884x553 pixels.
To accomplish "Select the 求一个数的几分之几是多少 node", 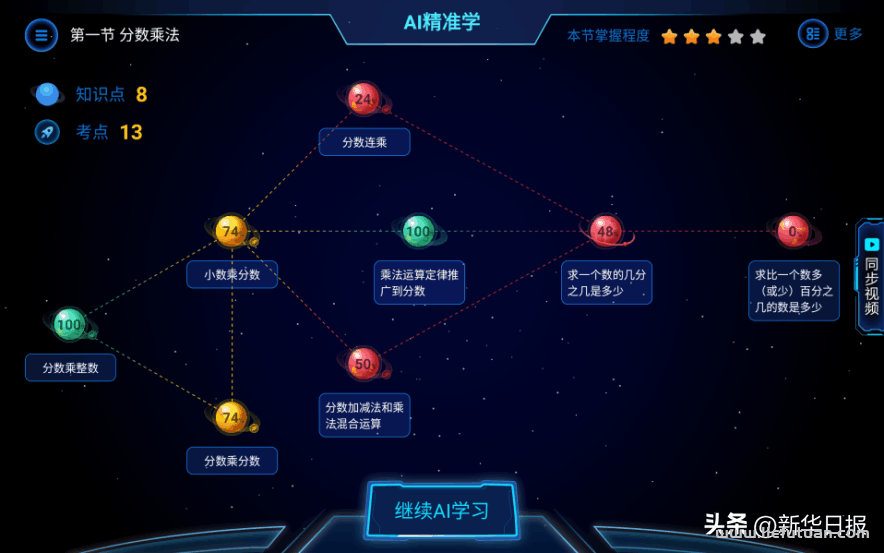I will pos(605,231).
